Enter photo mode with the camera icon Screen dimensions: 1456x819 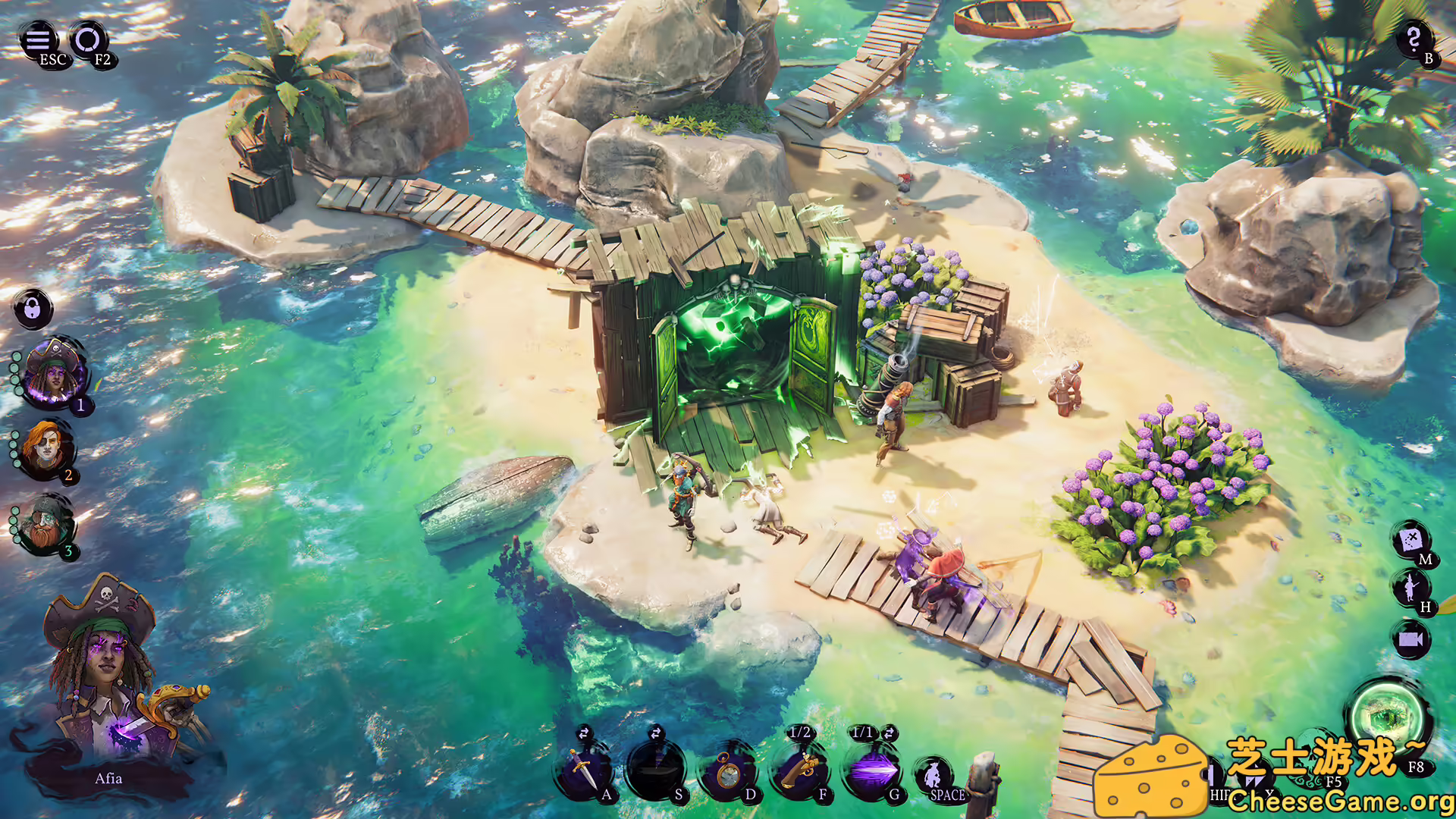pos(1412,640)
